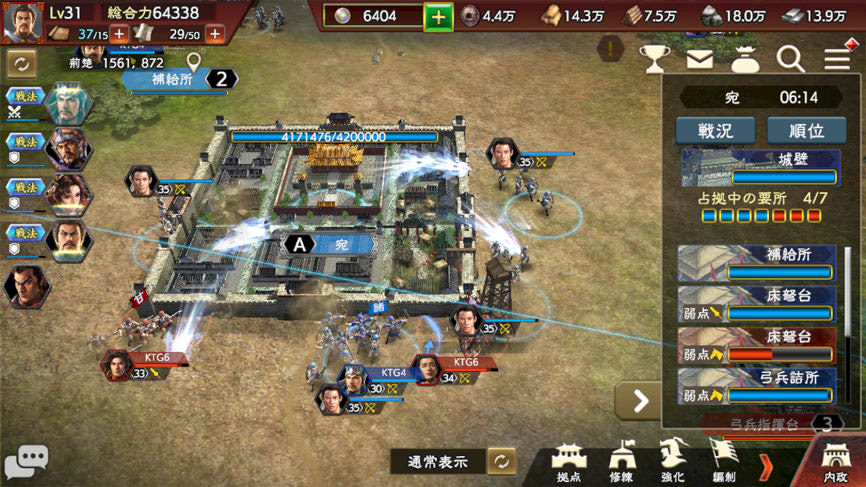Screen dimensions: 866x487
Task: Open the trophy achievements icon
Action: 654,59
